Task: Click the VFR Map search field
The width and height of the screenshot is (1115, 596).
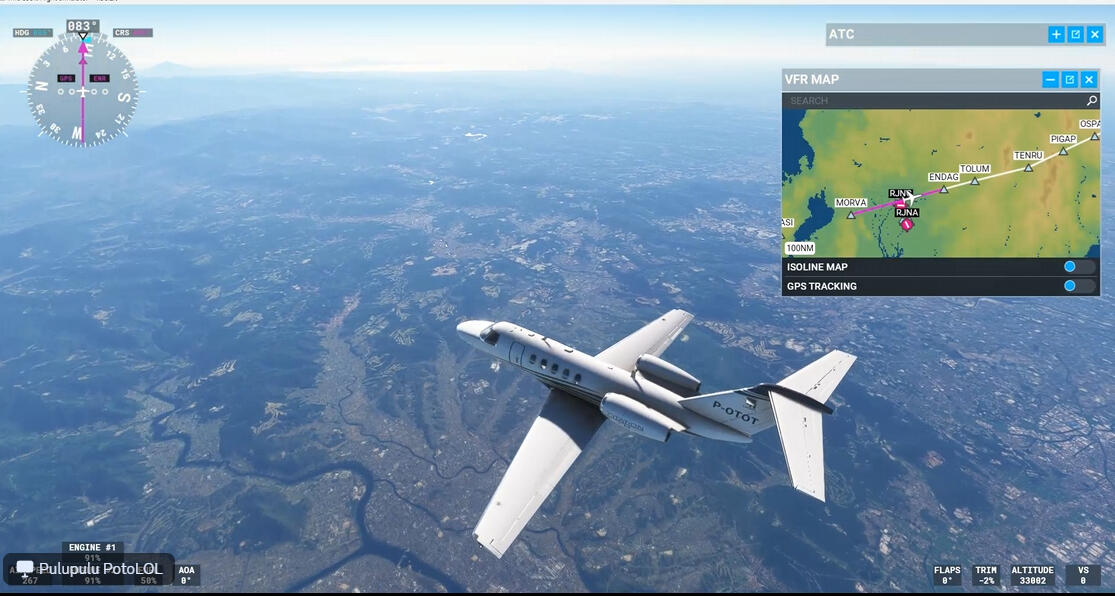Action: pos(930,101)
